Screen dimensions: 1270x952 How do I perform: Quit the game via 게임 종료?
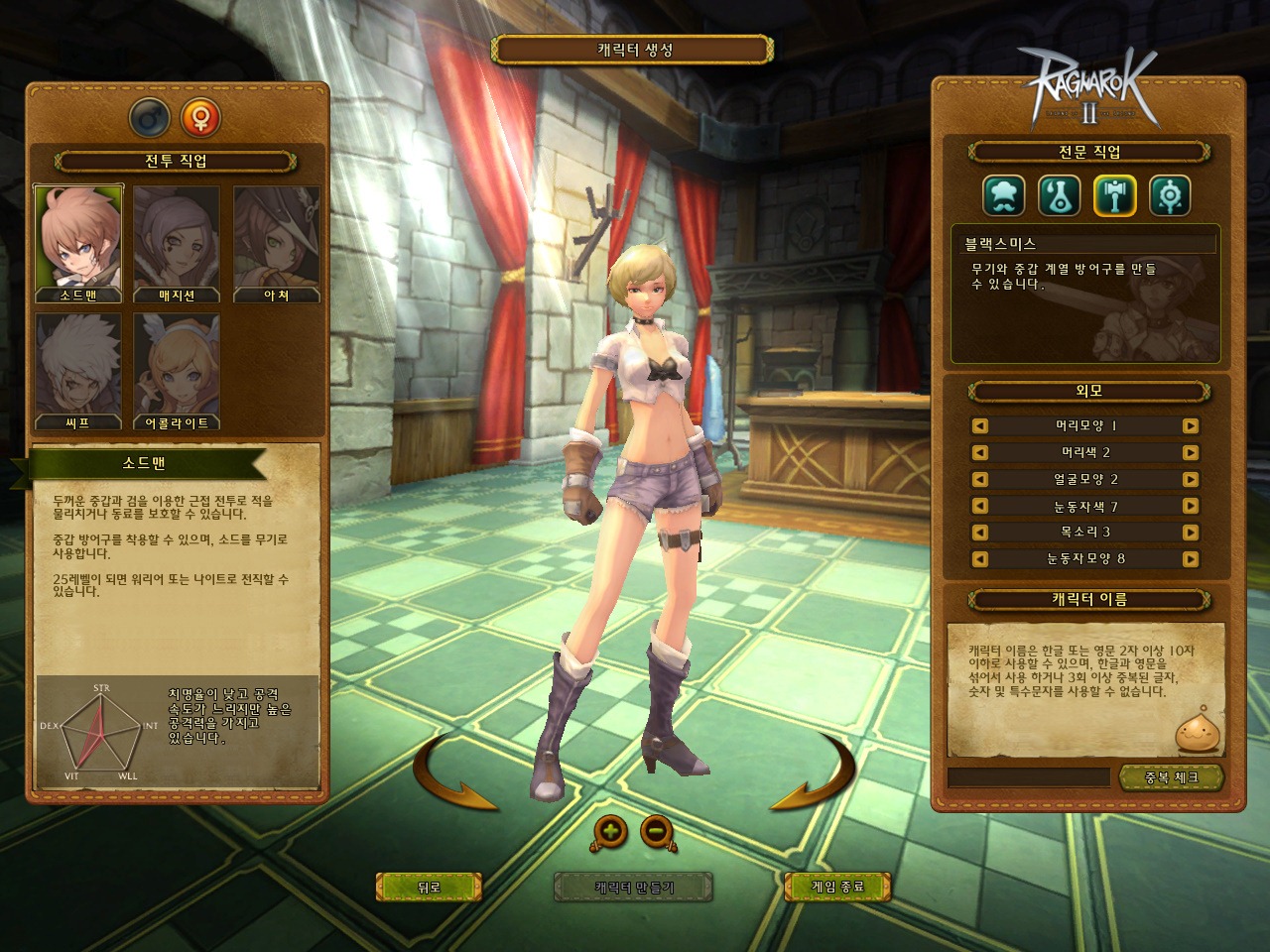[x=837, y=887]
